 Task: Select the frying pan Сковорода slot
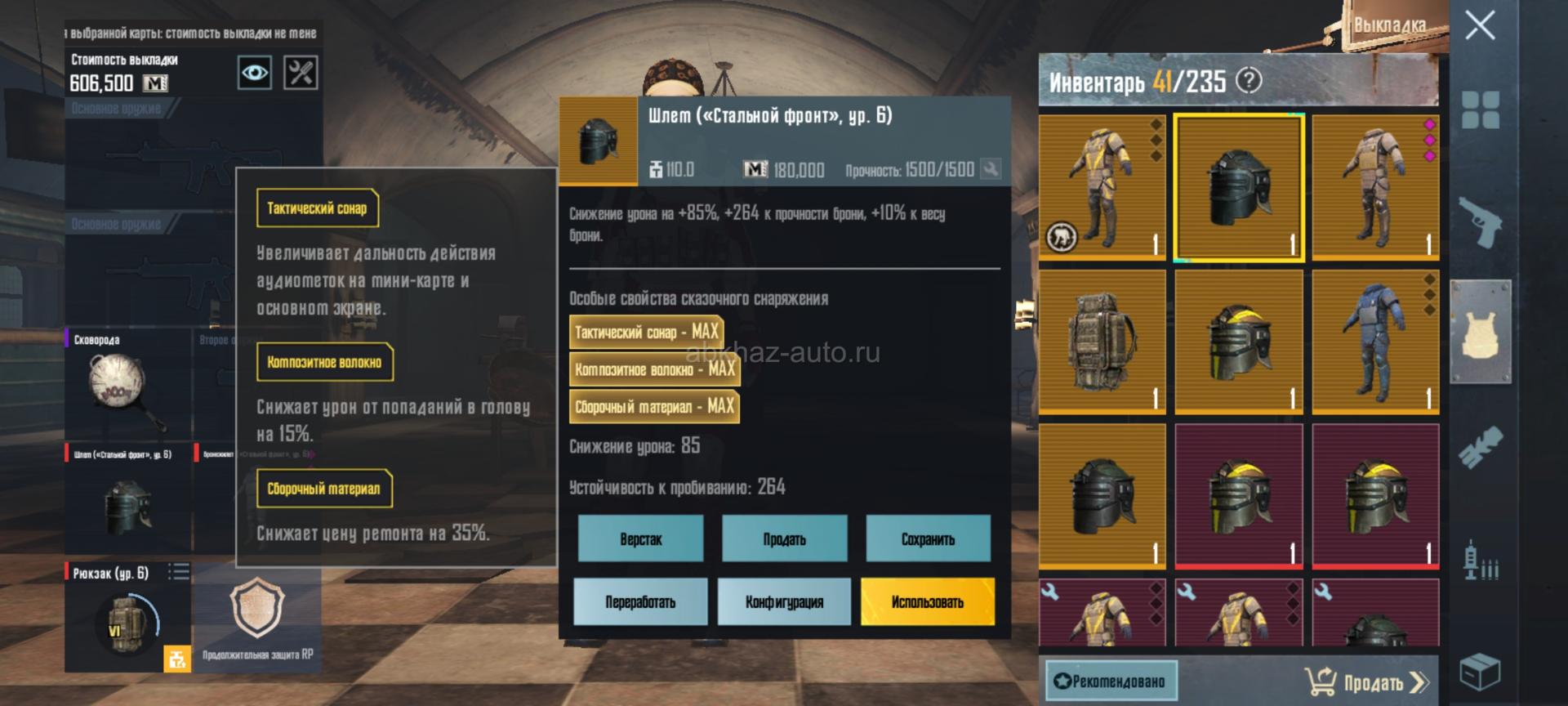pos(127,384)
